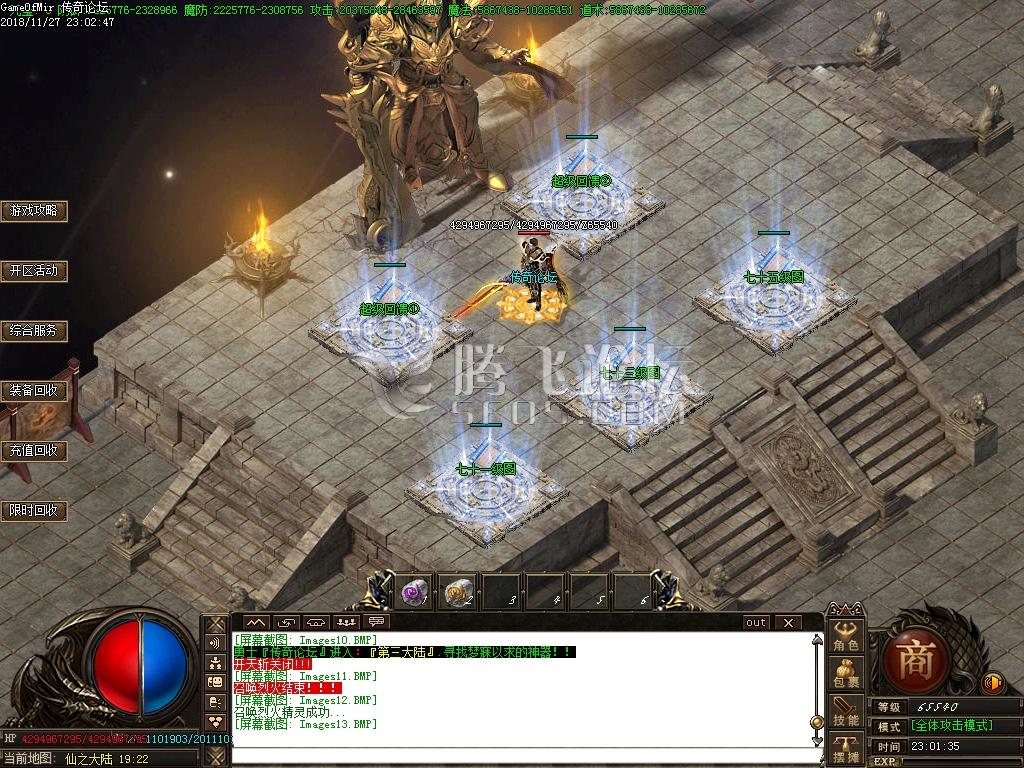
Task: Use the purple swirl item in hotbar slot 1
Action: tap(414, 593)
